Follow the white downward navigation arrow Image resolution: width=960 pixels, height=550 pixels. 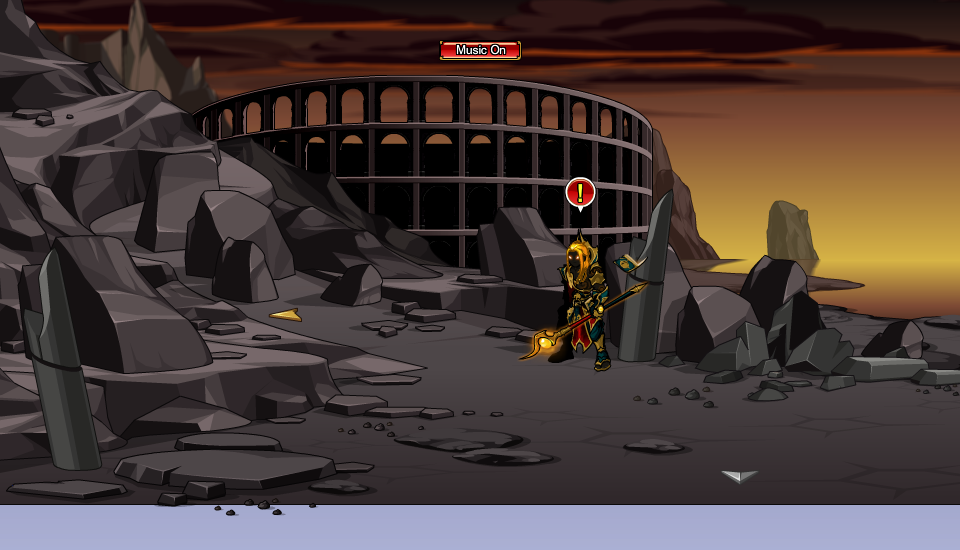pyautogui.click(x=739, y=476)
